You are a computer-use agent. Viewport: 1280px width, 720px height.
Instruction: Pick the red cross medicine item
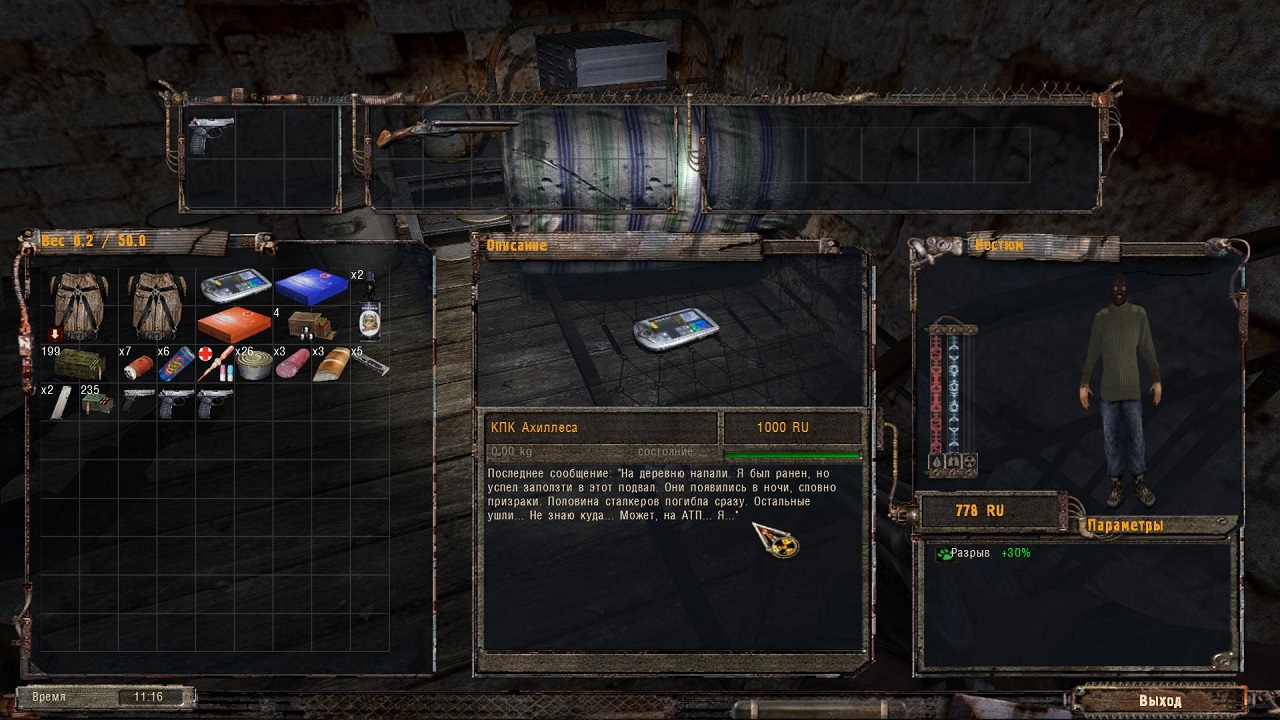(x=215, y=364)
